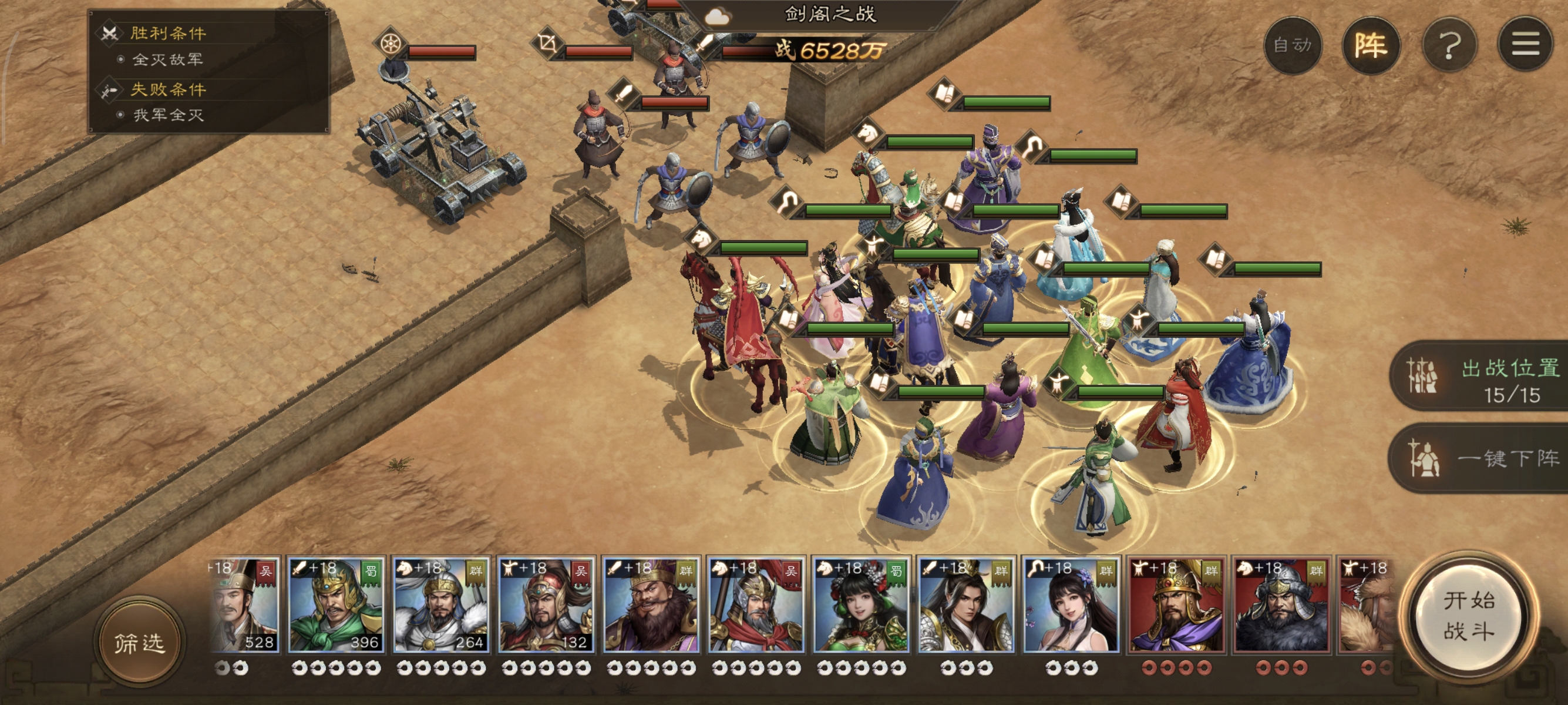Image resolution: width=1568 pixels, height=705 pixels.
Task: Open the 胜利条件 victory conditions panel
Action: (x=168, y=33)
